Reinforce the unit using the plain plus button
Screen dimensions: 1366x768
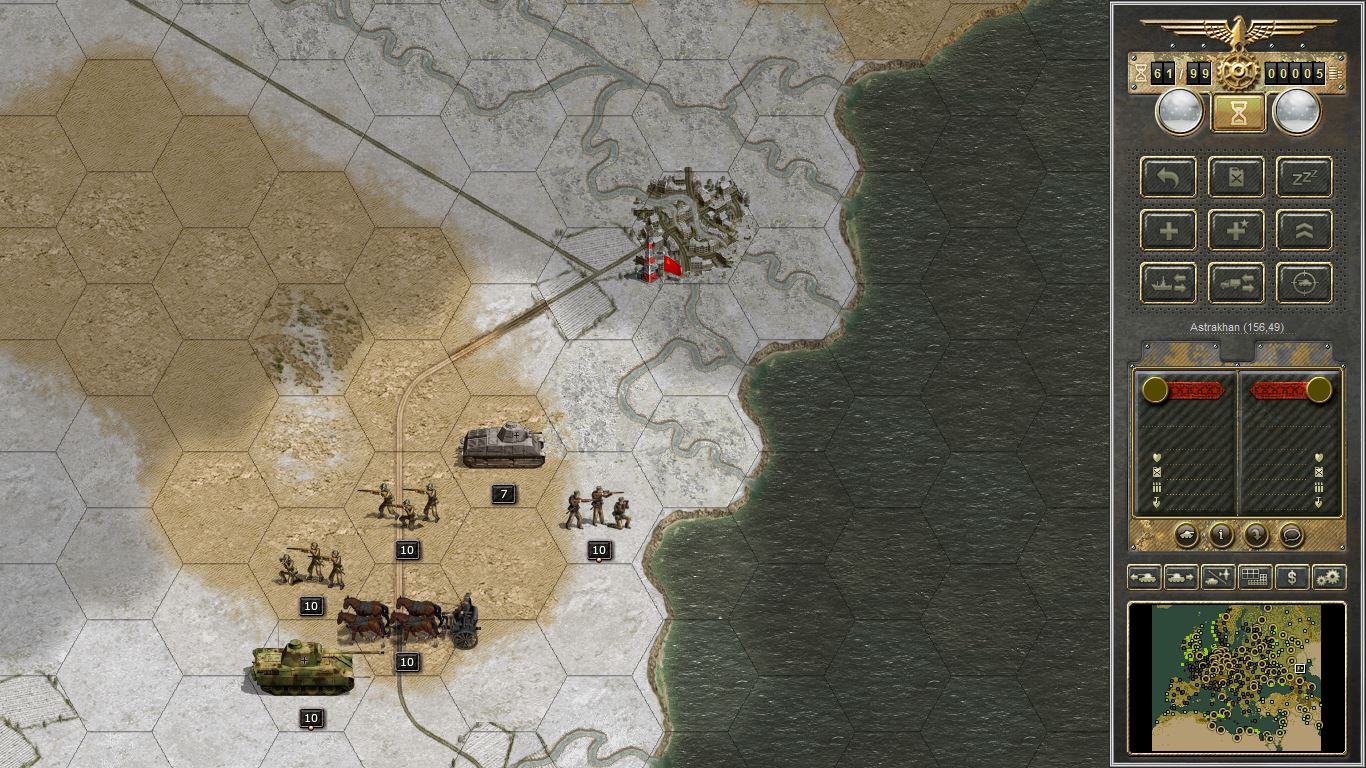1168,230
